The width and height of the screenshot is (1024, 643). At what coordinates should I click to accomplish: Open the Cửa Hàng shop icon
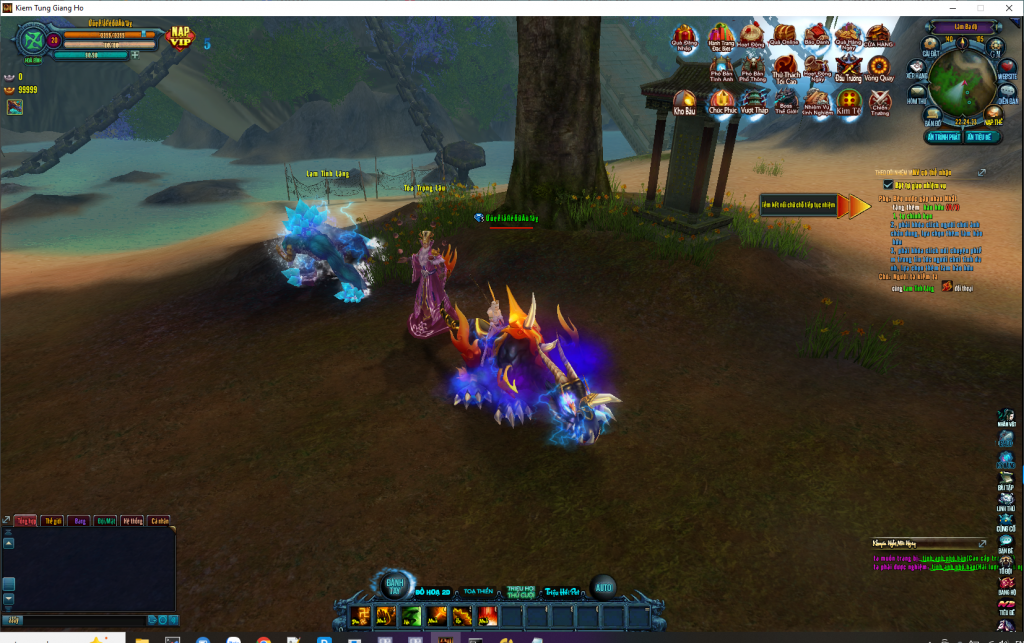coord(879,36)
